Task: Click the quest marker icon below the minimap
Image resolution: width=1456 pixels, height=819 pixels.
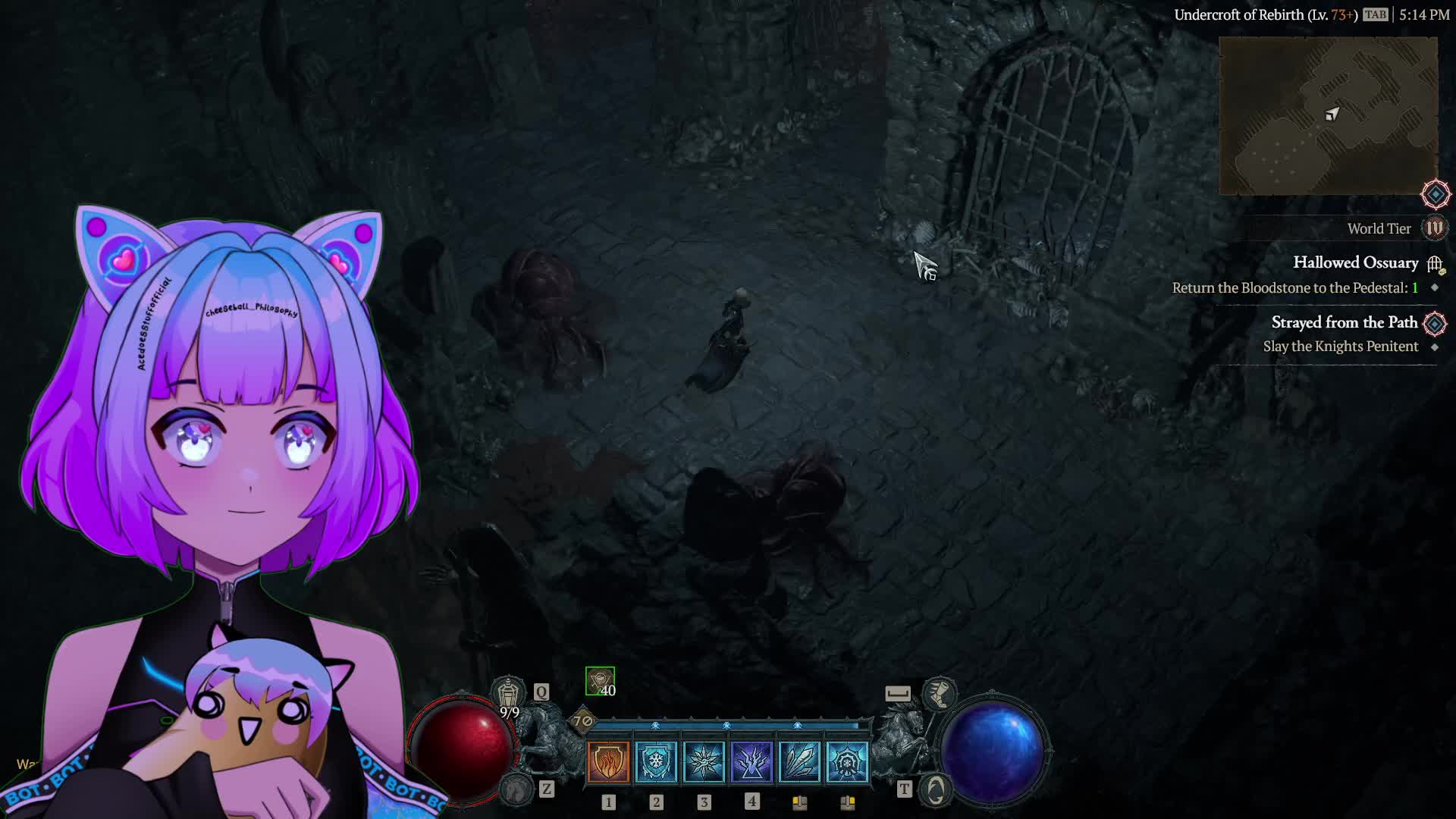Action: coord(1436,194)
